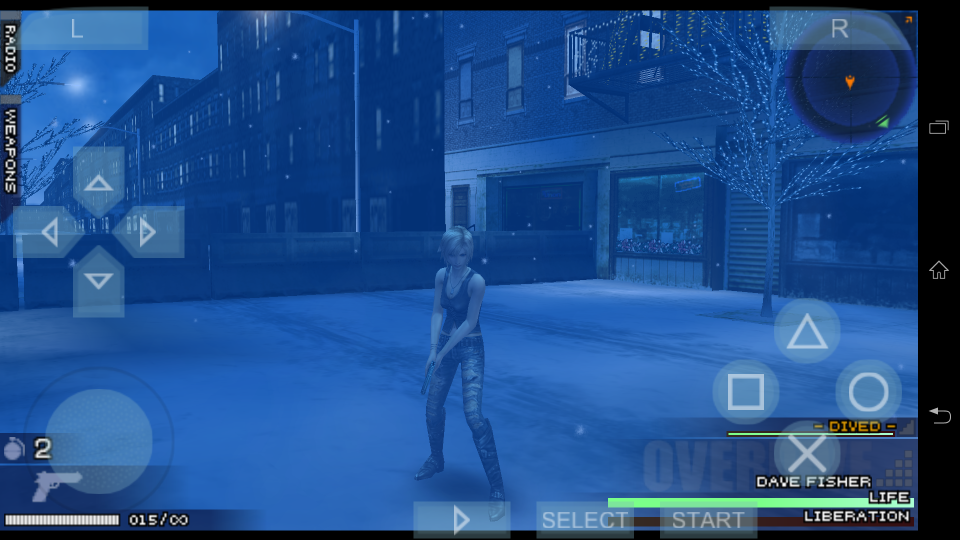This screenshot has height=540, width=960.
Task: Tap the cross action button
Action: [x=806, y=453]
